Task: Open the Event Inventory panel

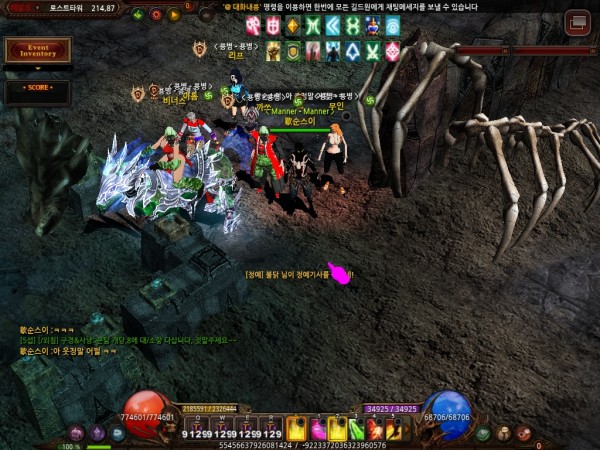Action: coord(38,50)
